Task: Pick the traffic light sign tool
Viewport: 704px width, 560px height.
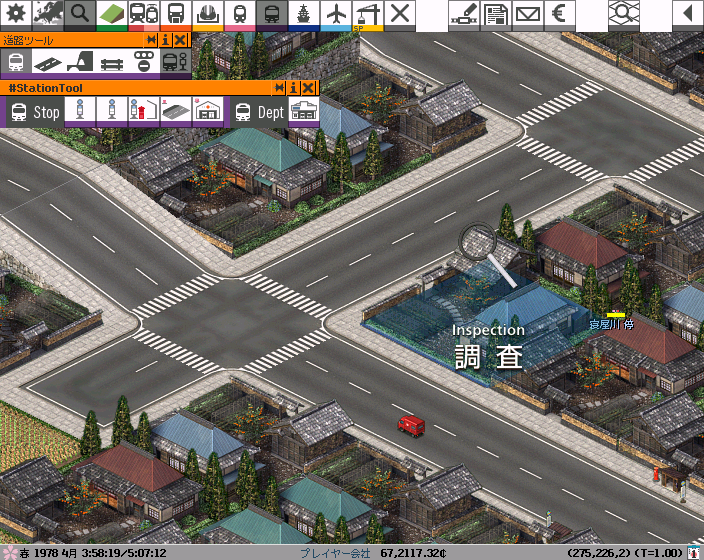Action: pos(143,62)
